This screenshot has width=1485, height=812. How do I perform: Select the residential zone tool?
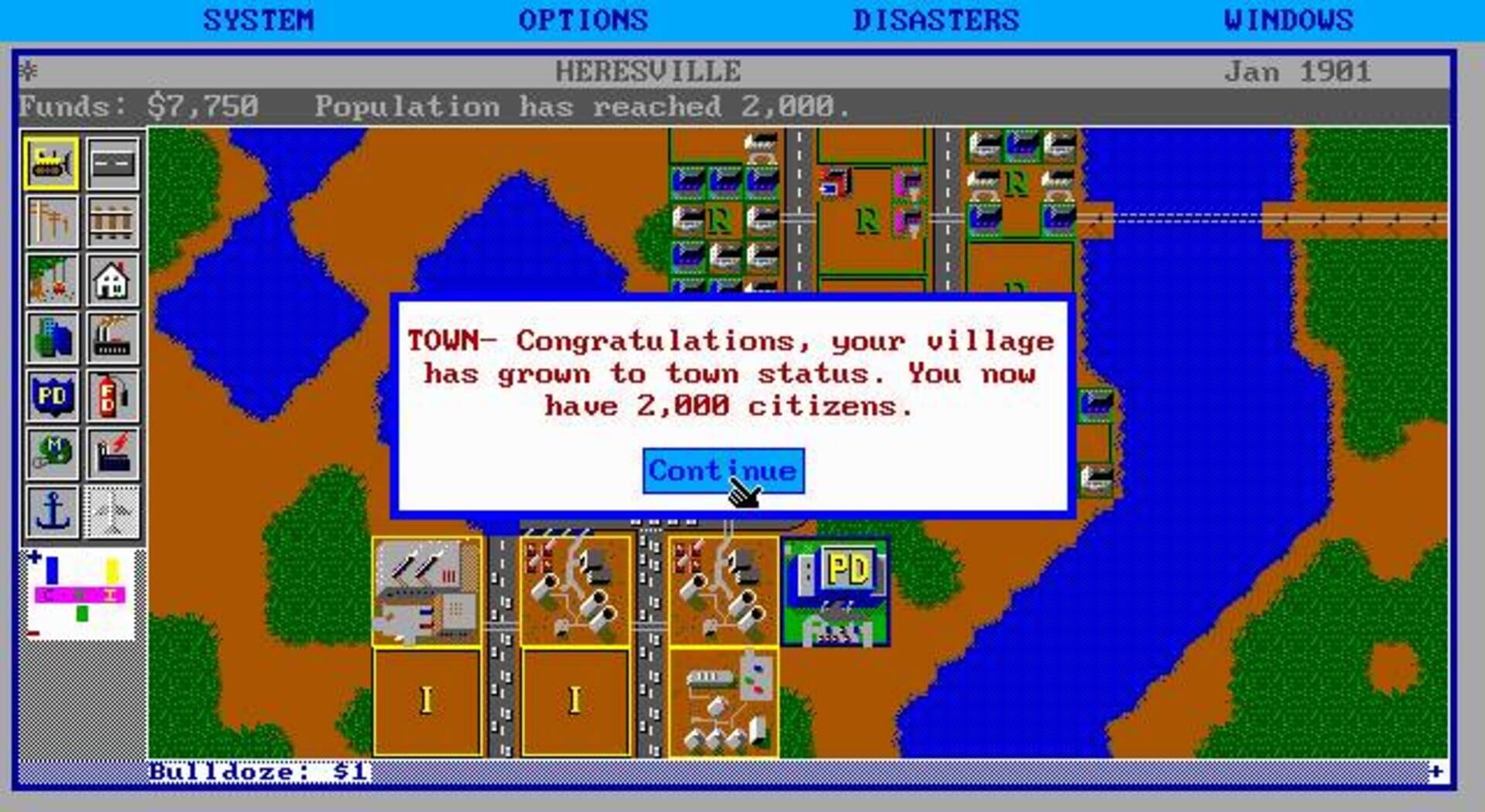click(x=112, y=281)
